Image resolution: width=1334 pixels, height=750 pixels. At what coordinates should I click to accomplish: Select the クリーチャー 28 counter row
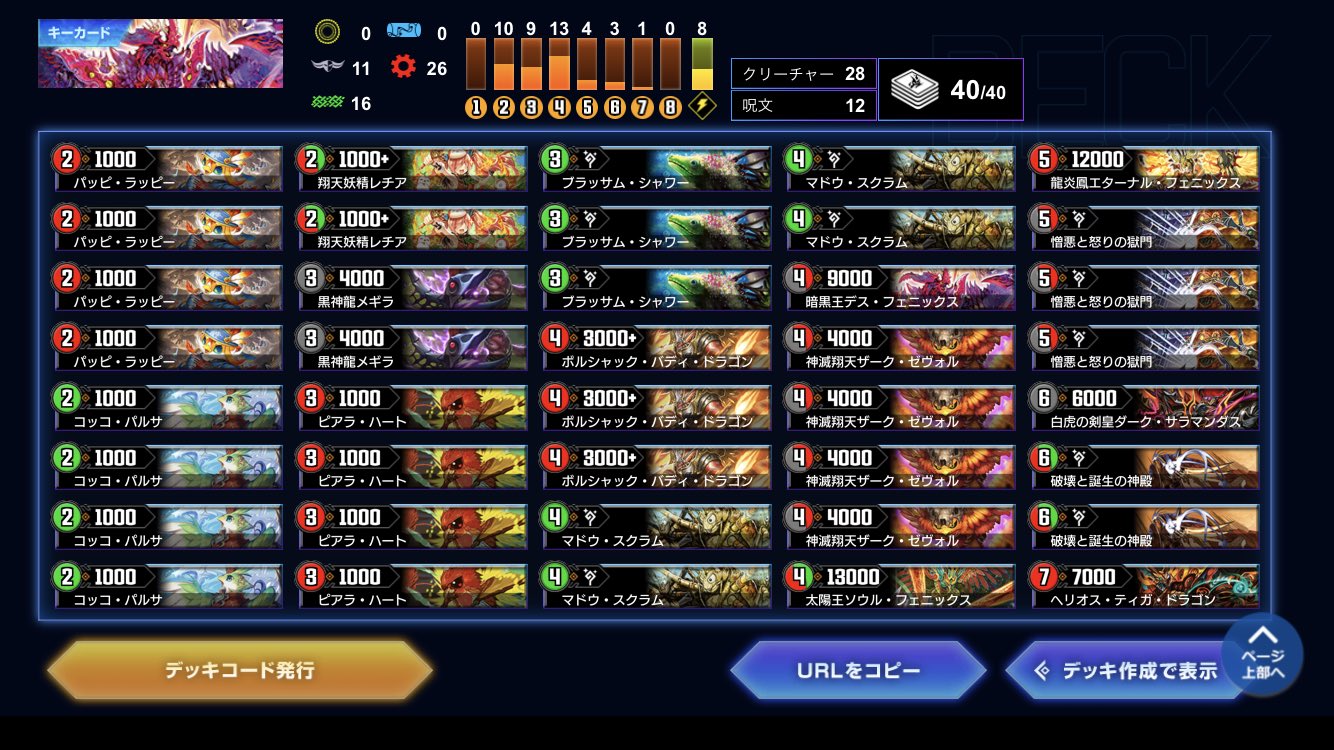coord(803,72)
